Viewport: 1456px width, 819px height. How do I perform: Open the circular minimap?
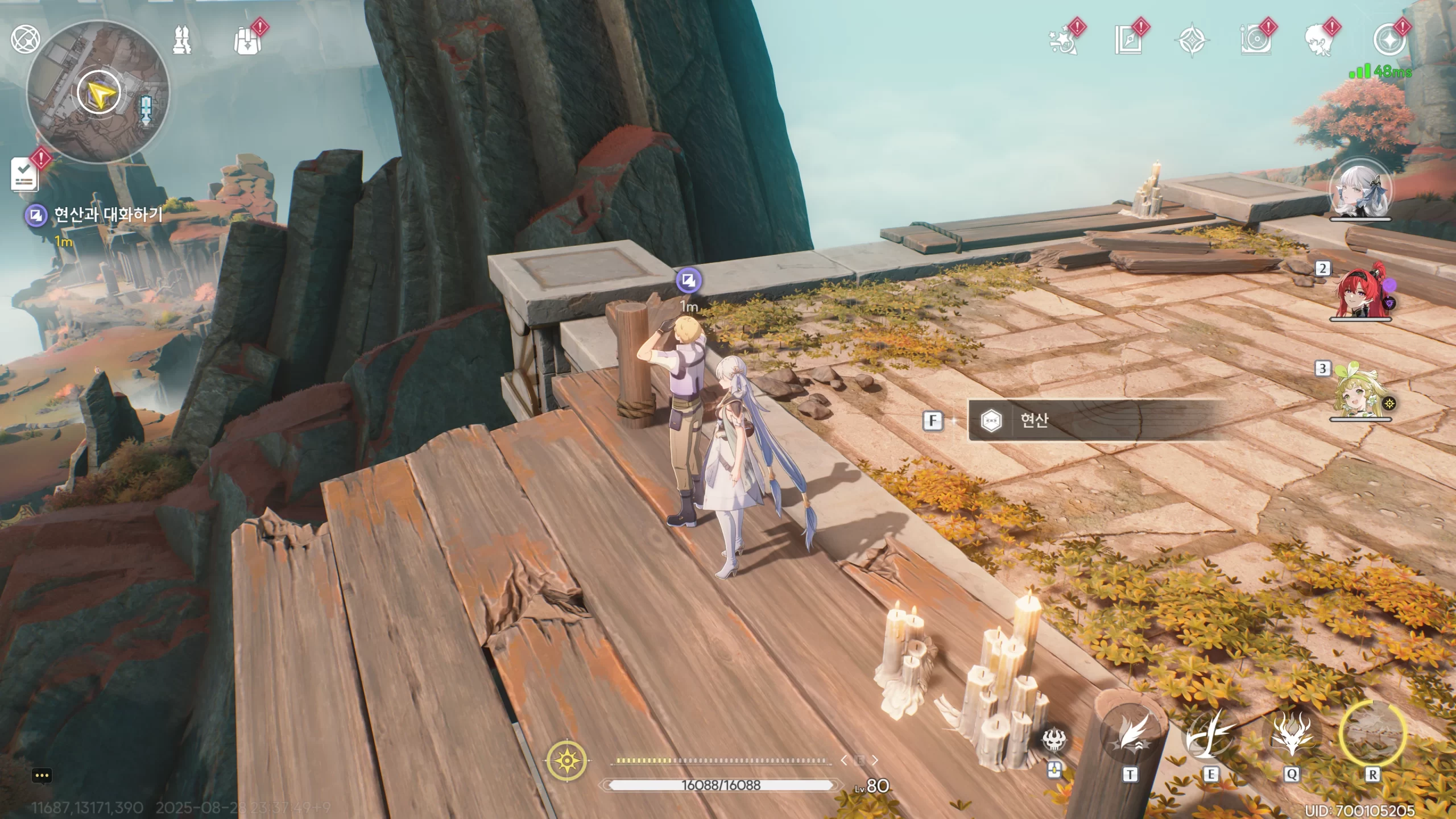pyautogui.click(x=98, y=93)
